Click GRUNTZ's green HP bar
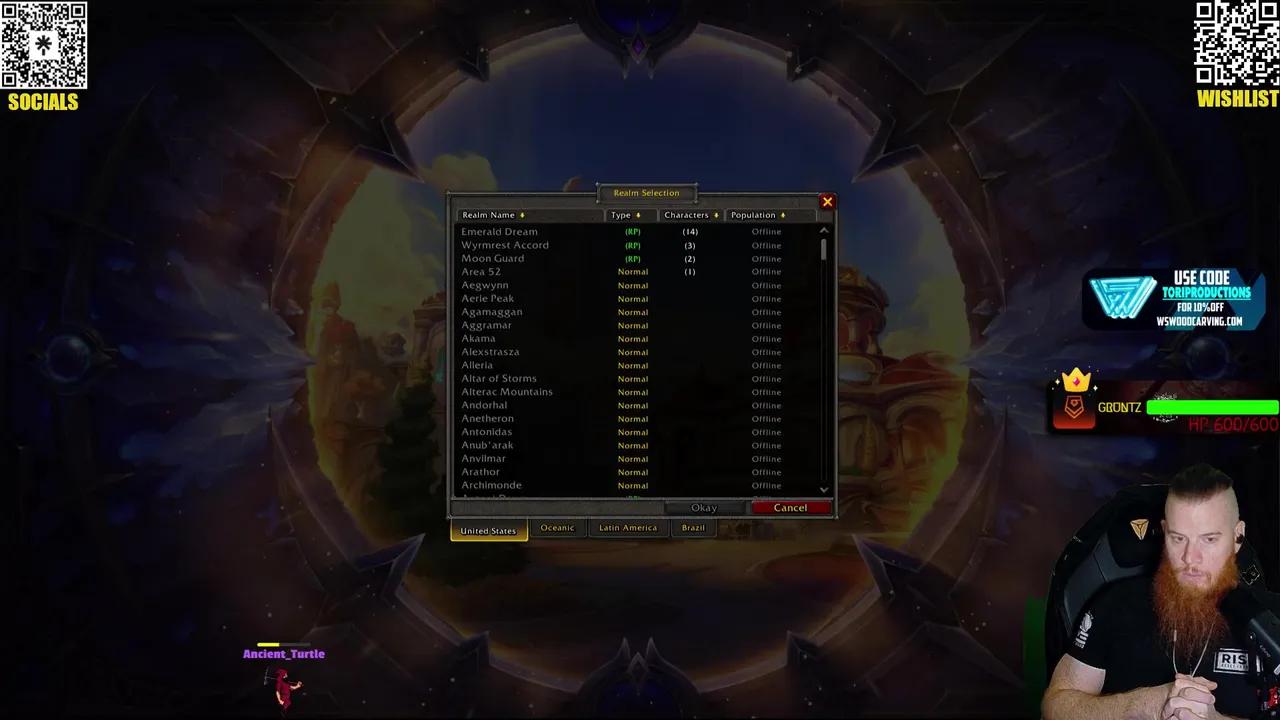 tap(1213, 407)
